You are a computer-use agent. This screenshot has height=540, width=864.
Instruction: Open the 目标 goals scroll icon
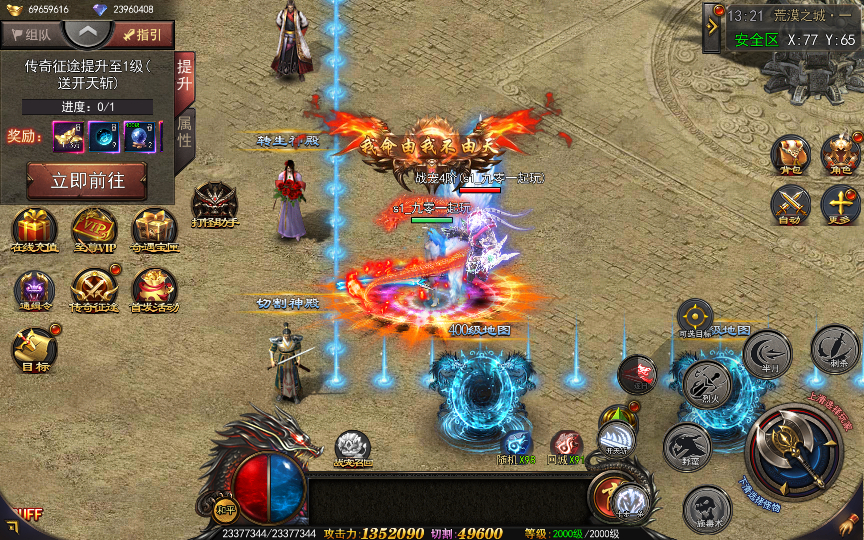(31, 349)
